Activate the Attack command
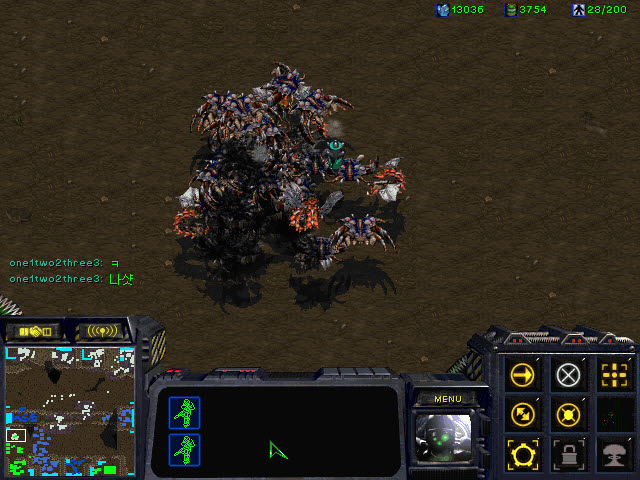The image size is (640, 480). coord(613,375)
